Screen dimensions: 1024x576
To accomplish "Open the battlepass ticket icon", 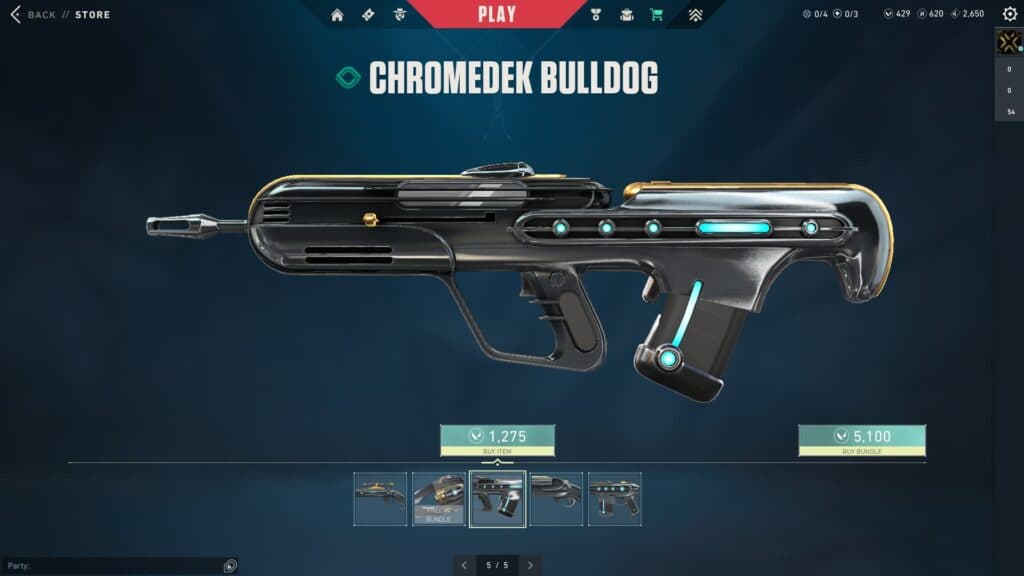I will 368,15.
